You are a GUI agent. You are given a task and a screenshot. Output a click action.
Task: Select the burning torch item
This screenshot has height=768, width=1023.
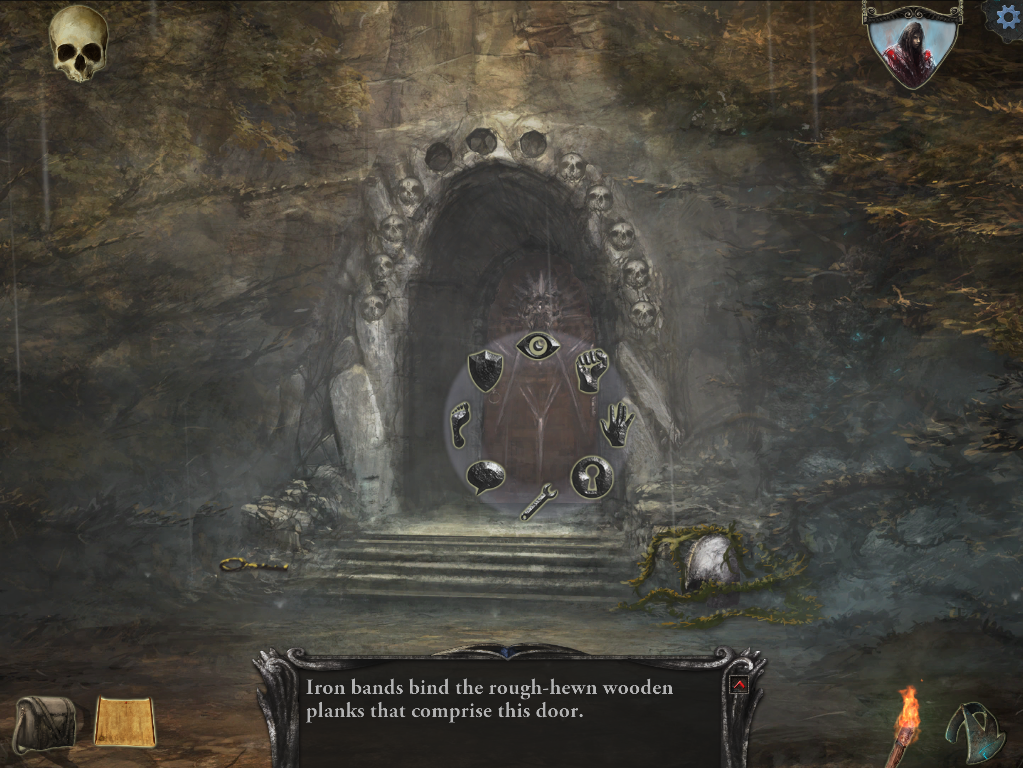coord(905,723)
